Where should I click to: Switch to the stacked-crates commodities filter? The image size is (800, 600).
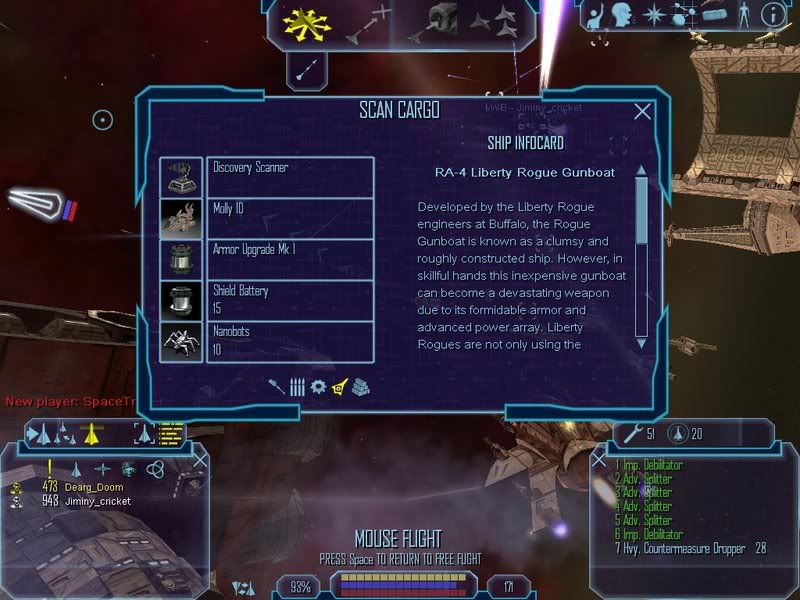click(361, 386)
